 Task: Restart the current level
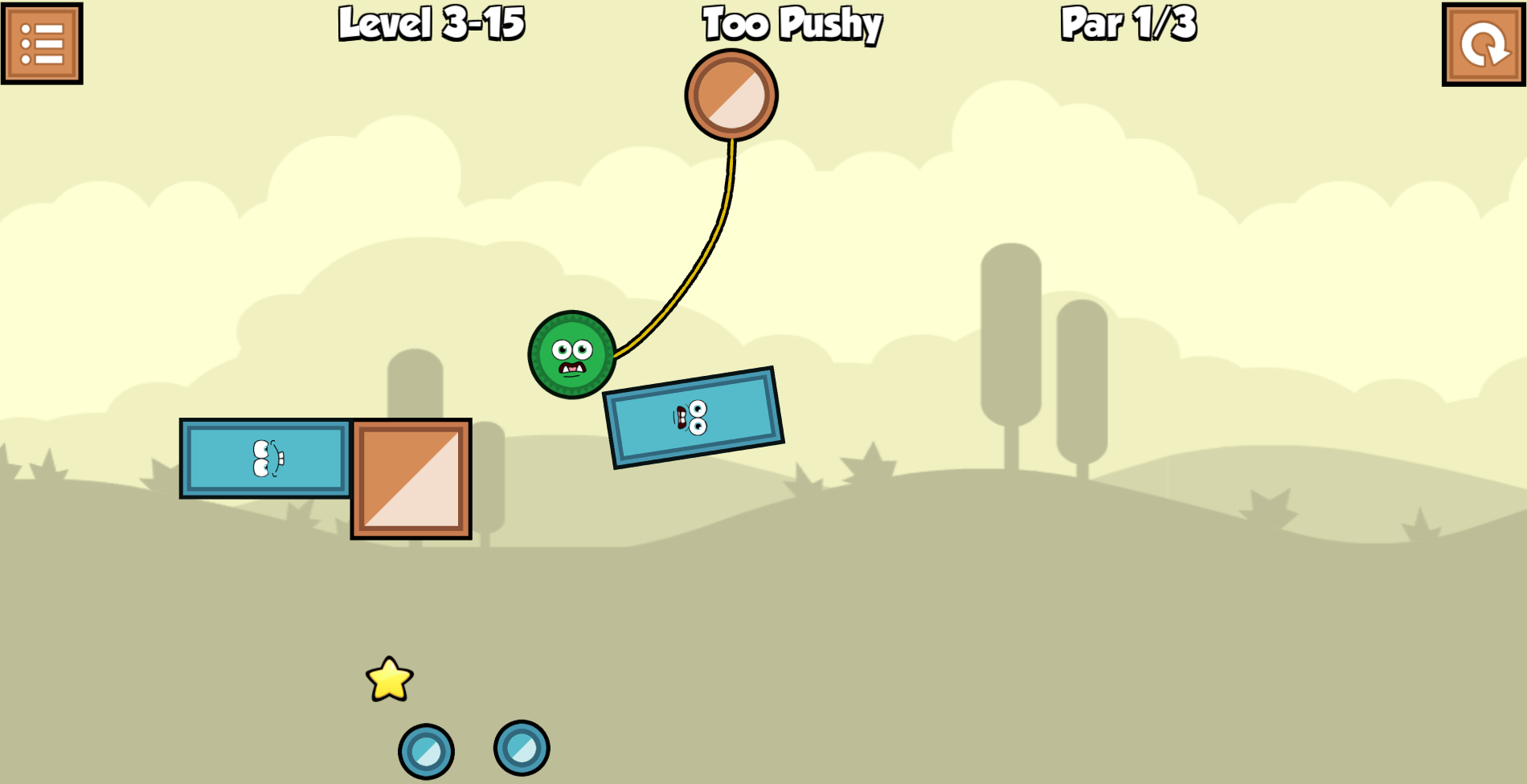[1483, 44]
